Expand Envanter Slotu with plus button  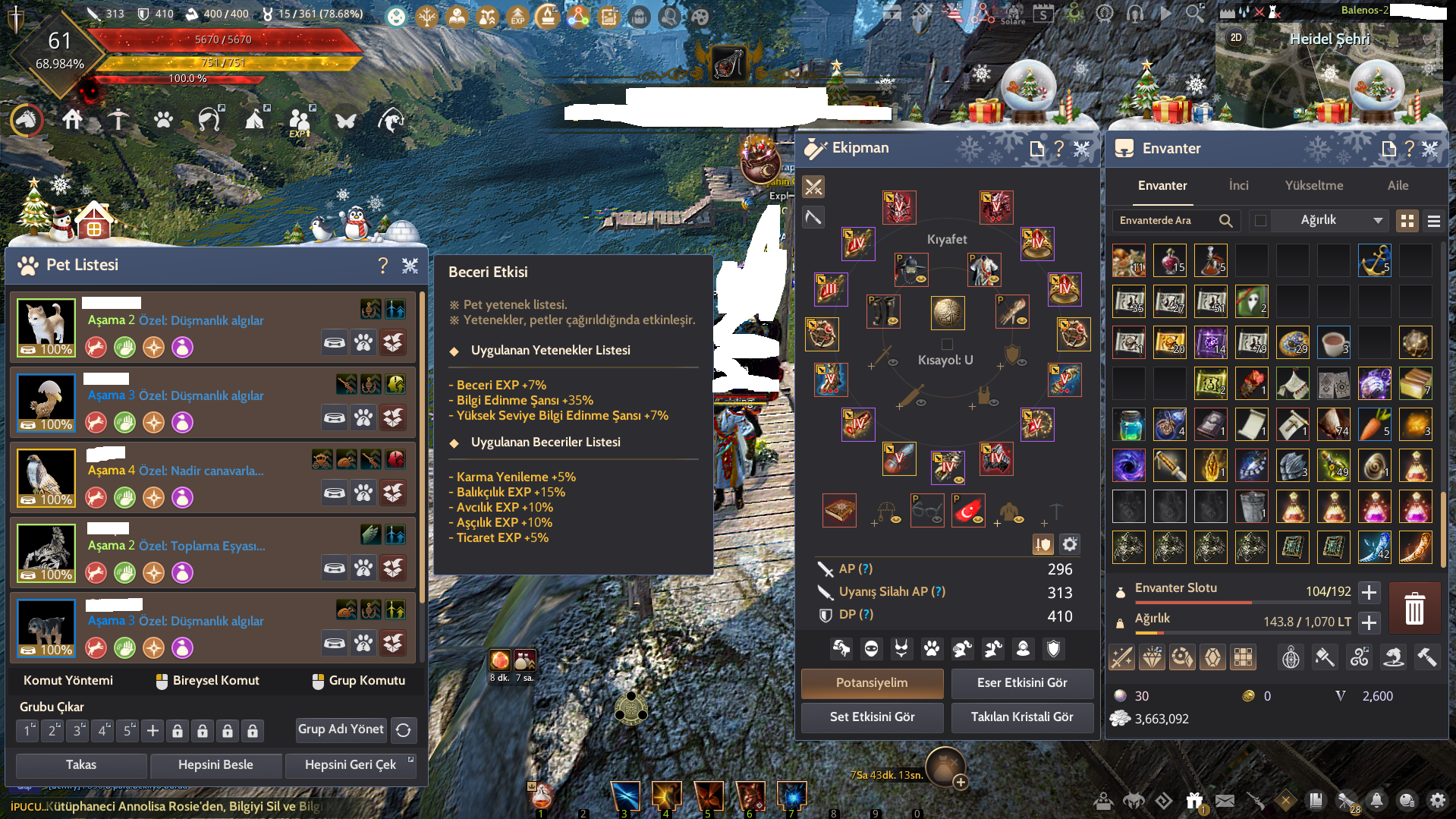click(1369, 592)
